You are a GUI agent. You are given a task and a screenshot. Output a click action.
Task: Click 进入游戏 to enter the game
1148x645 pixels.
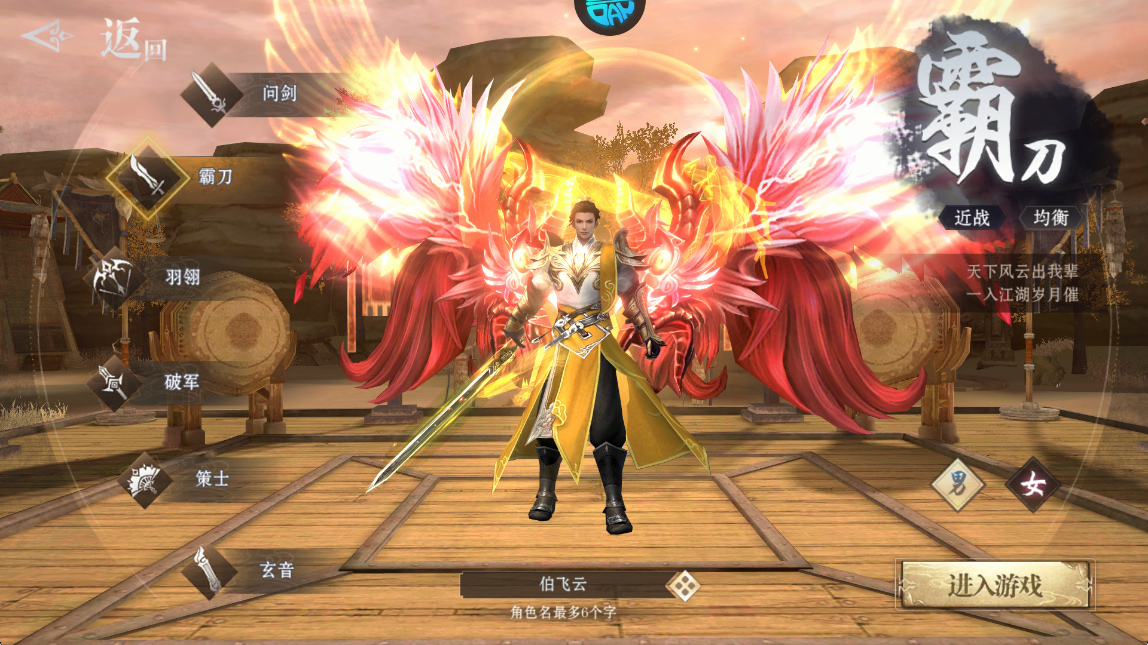pos(995,585)
